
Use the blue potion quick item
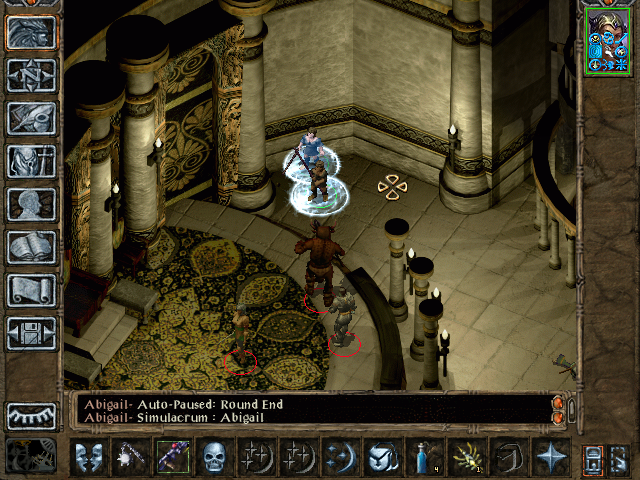(x=424, y=457)
